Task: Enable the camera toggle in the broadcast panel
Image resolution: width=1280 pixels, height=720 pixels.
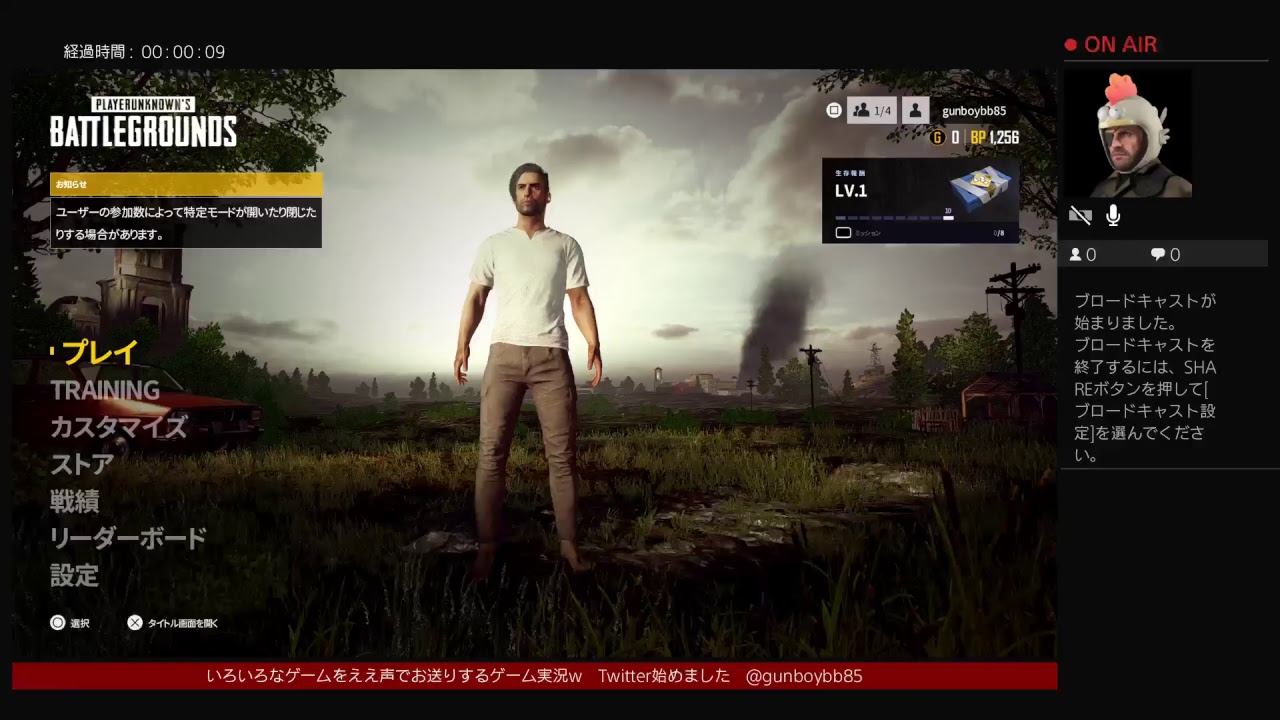Action: 1081,214
